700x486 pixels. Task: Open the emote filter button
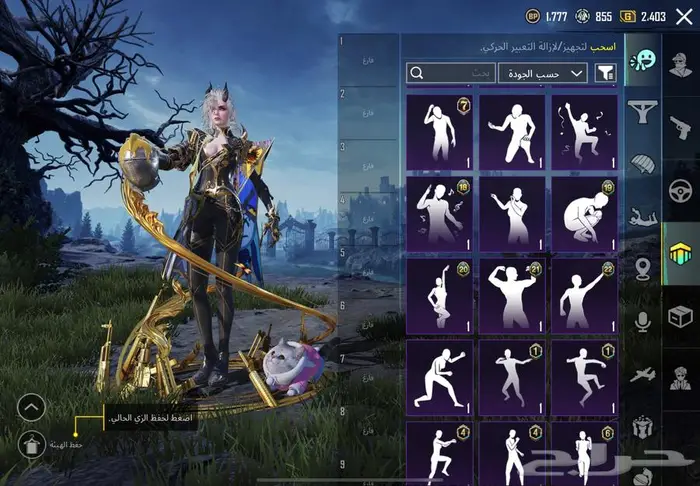pos(605,73)
